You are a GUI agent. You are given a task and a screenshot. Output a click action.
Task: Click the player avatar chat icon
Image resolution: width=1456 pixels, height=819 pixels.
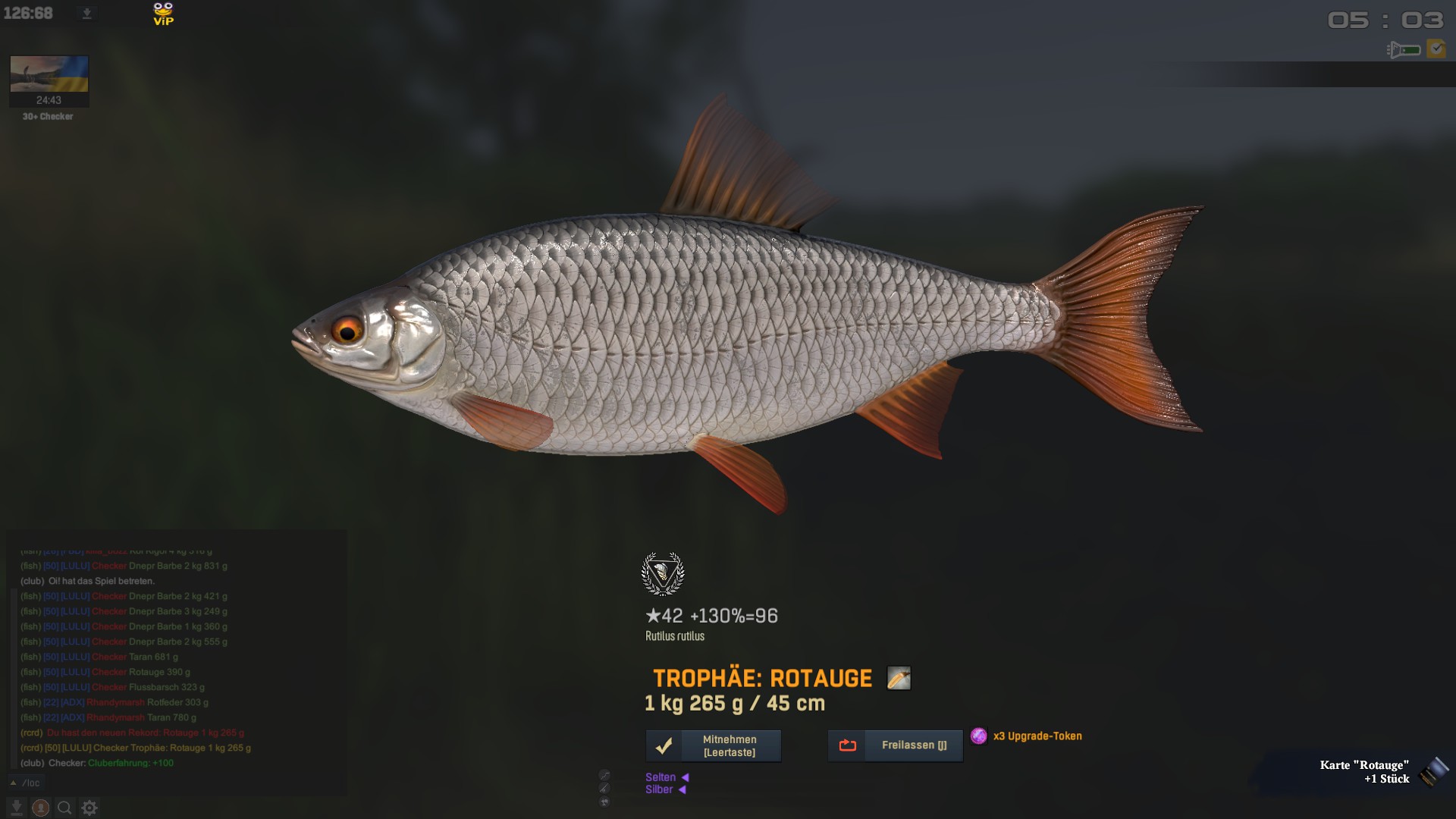tap(41, 808)
